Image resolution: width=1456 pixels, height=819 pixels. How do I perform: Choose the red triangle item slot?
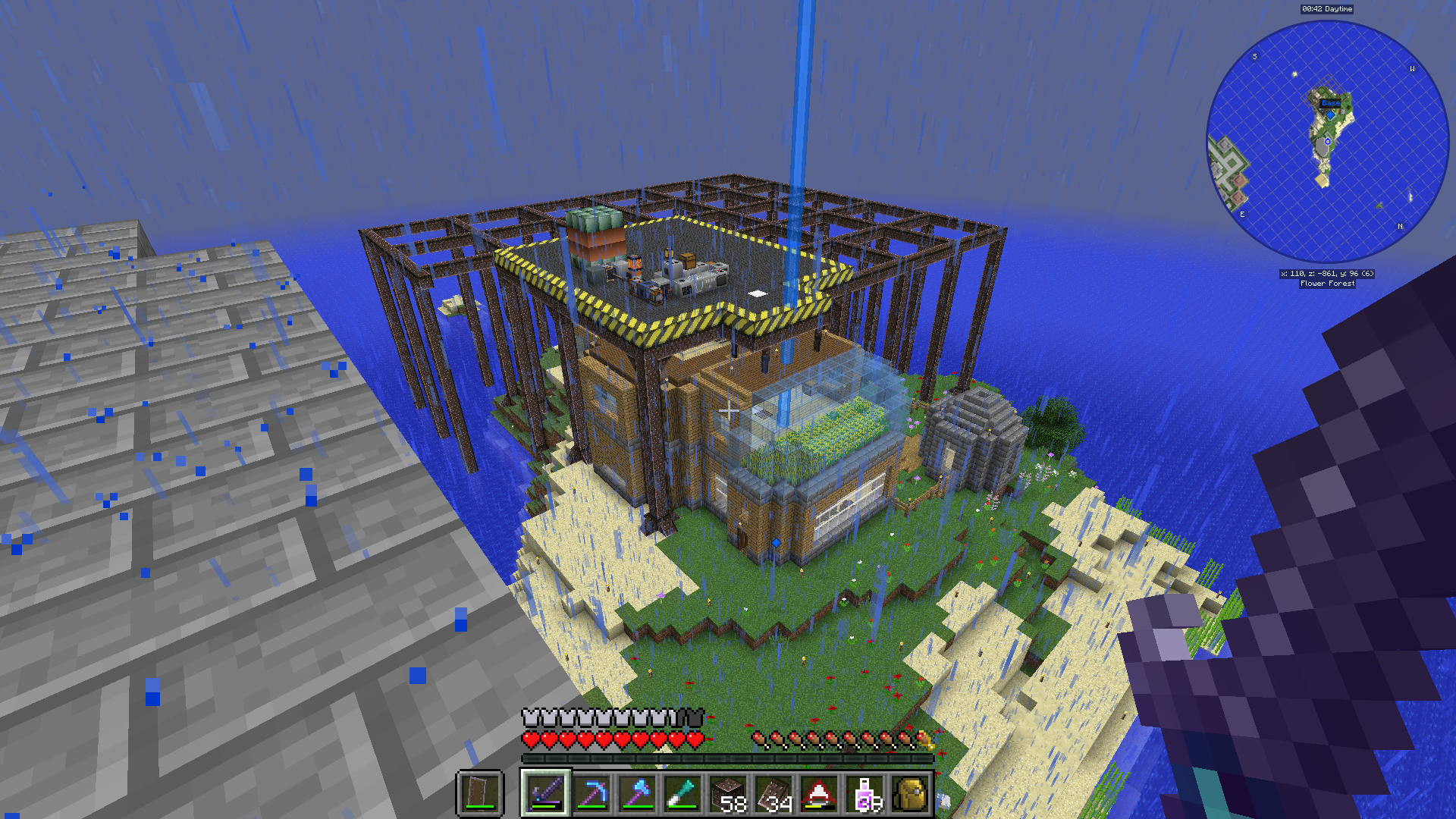tap(819, 793)
